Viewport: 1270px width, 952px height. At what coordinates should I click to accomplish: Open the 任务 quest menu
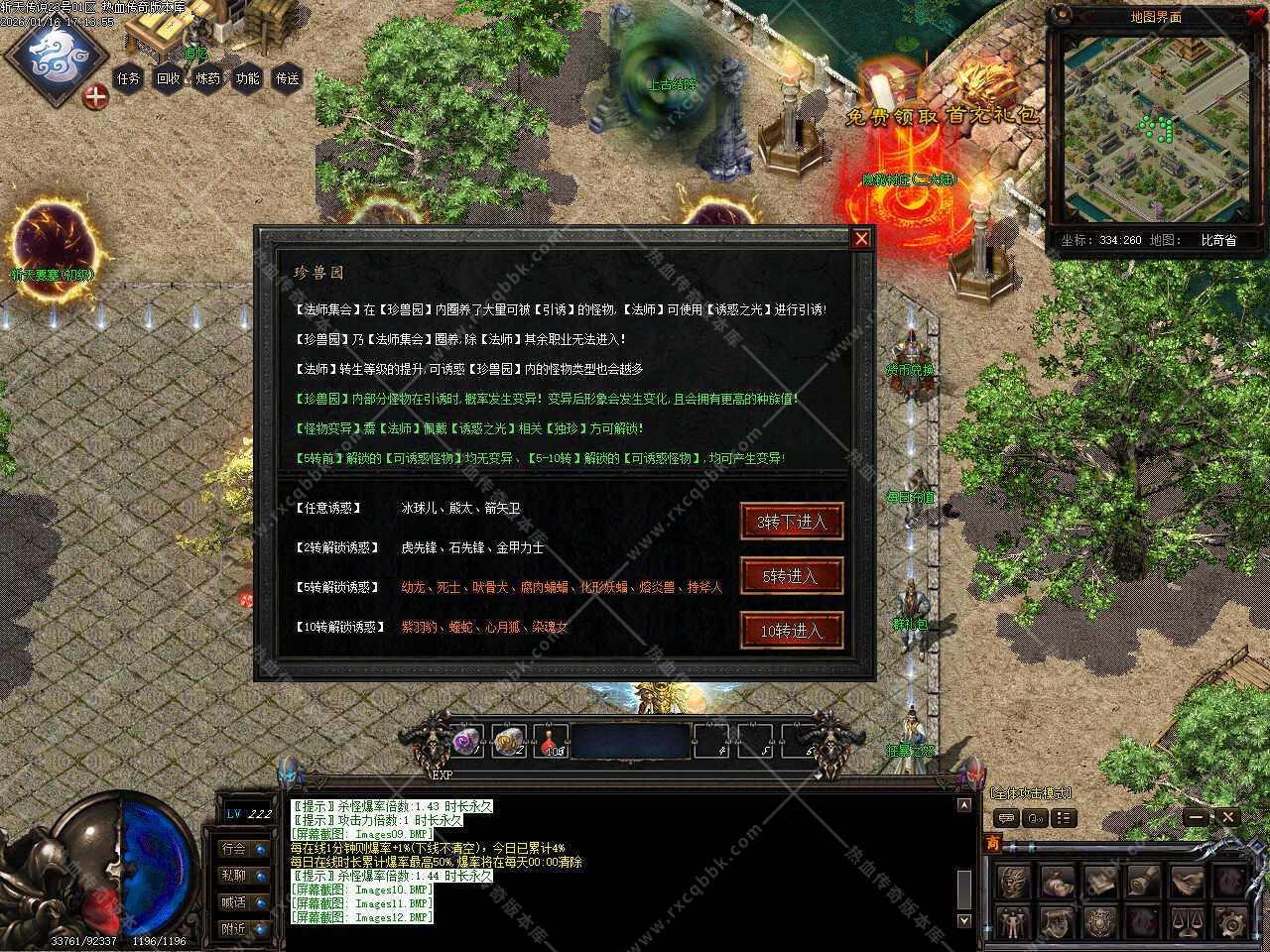click(129, 78)
